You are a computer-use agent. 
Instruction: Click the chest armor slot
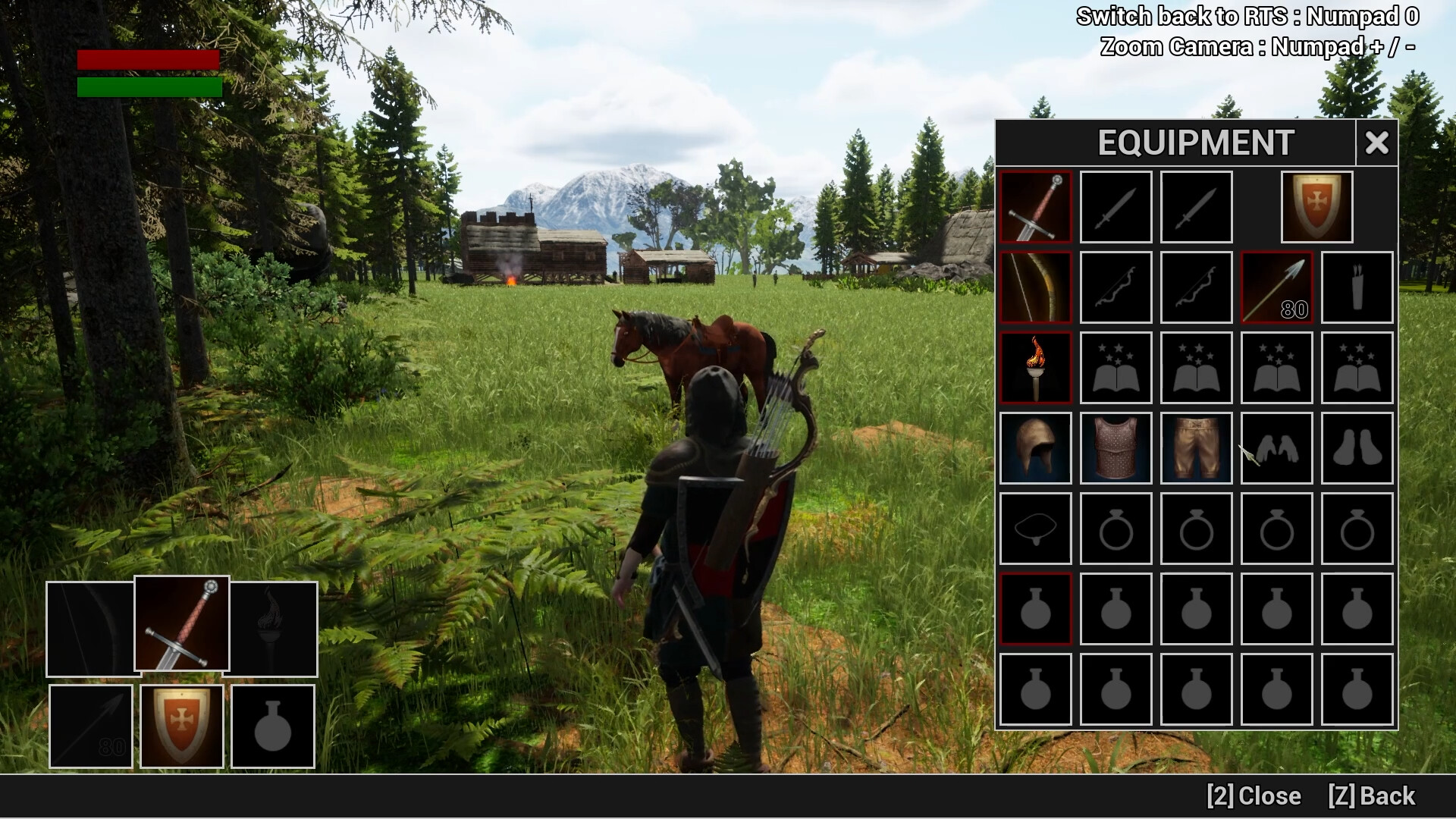1116,447
